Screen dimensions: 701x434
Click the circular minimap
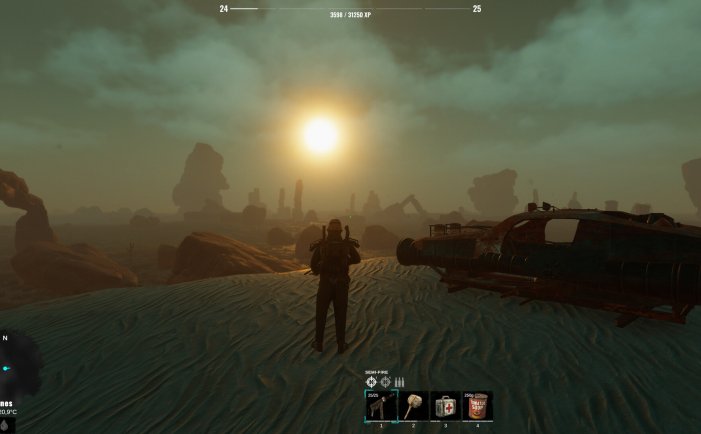14,367
